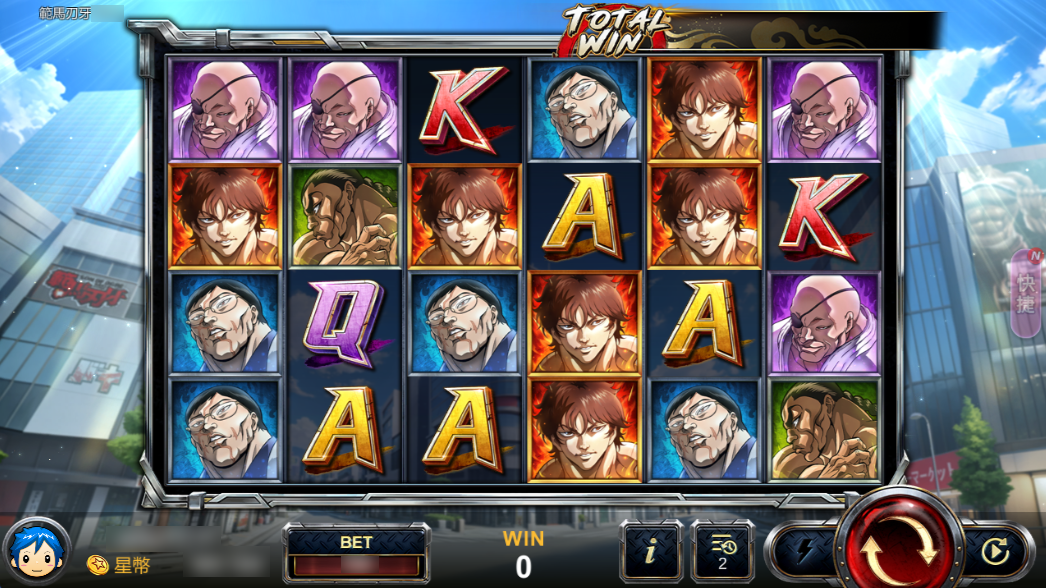Start auto-spin with the circular play button
The width and height of the screenshot is (1046, 588).
pyautogui.click(x=994, y=551)
